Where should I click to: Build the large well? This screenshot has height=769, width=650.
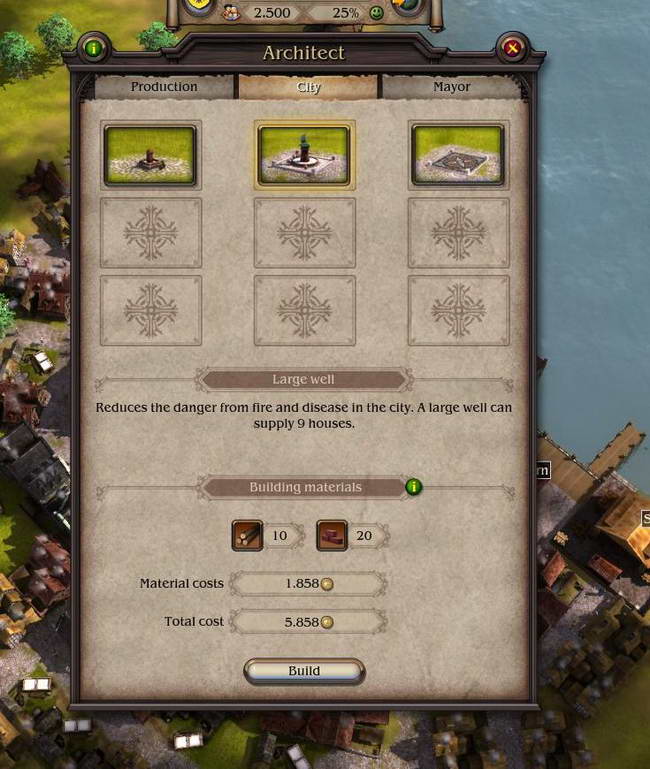(304, 671)
